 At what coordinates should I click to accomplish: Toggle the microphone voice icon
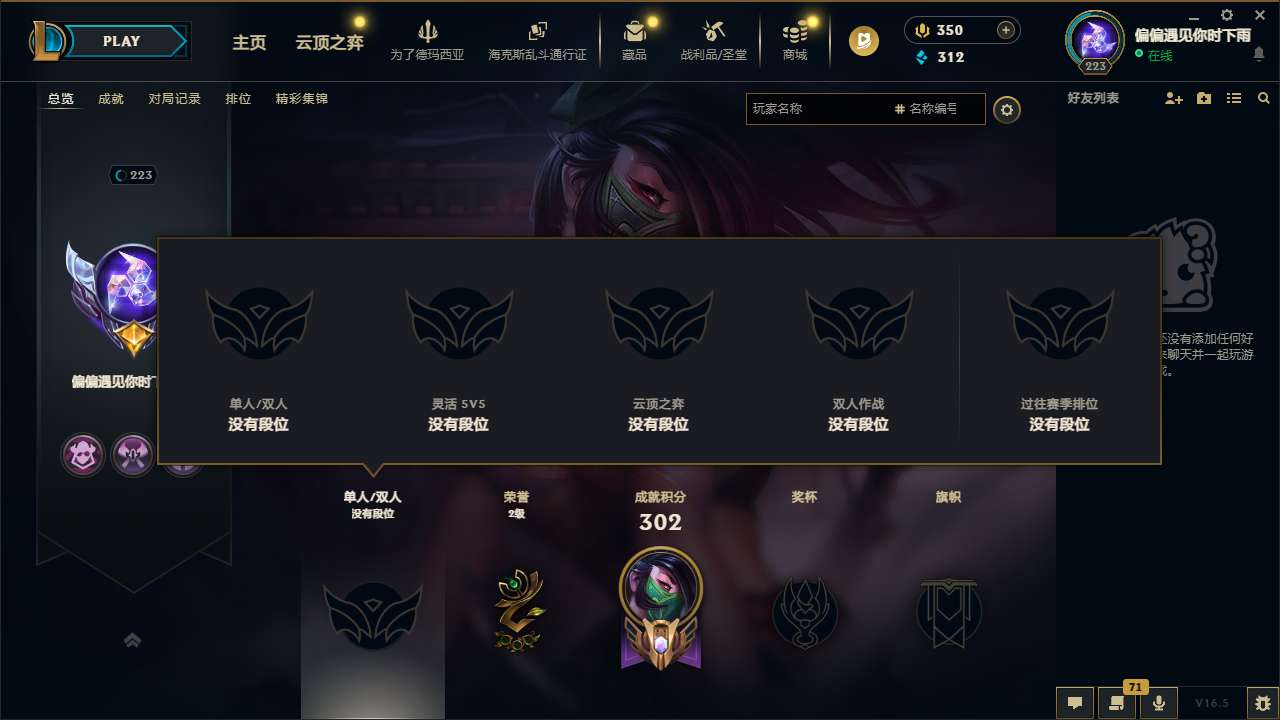1160,703
